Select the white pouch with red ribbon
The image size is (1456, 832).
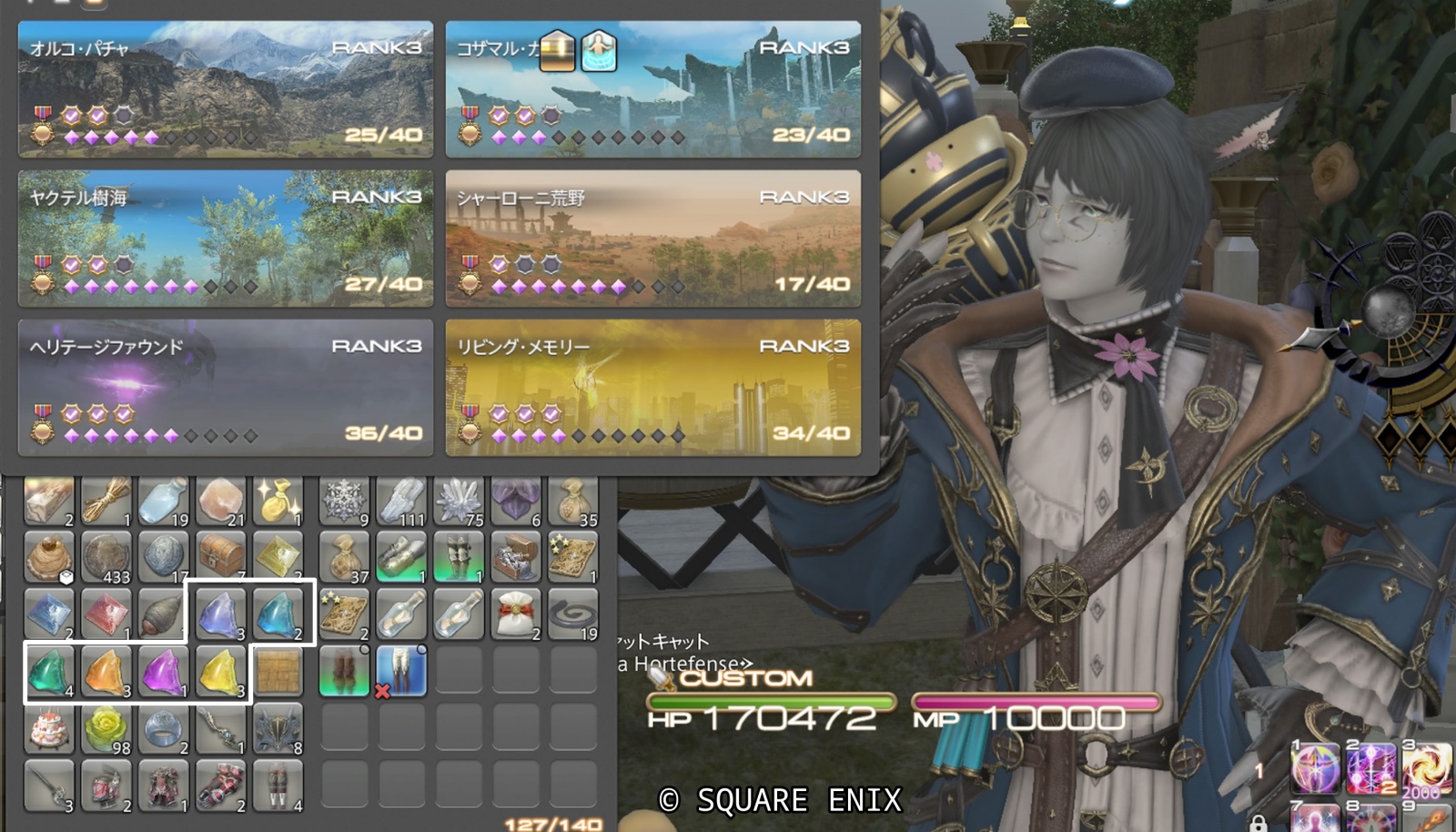516,614
